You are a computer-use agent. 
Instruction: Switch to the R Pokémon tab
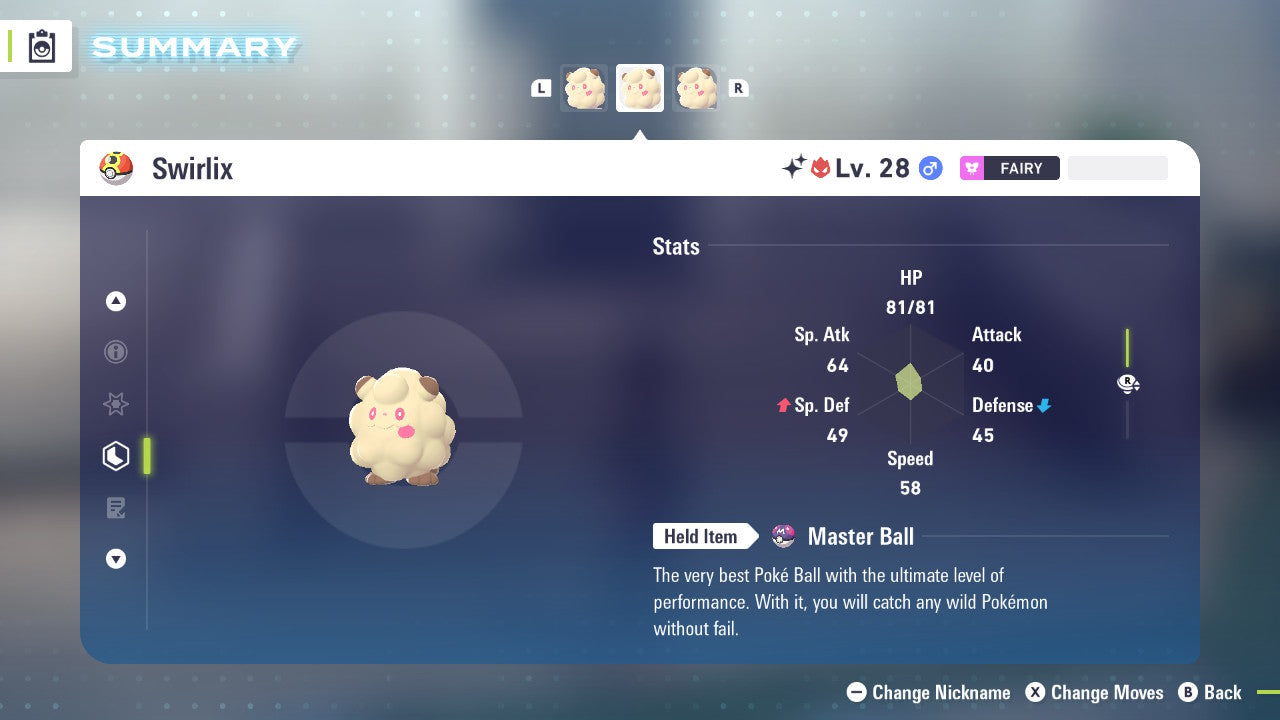(739, 87)
